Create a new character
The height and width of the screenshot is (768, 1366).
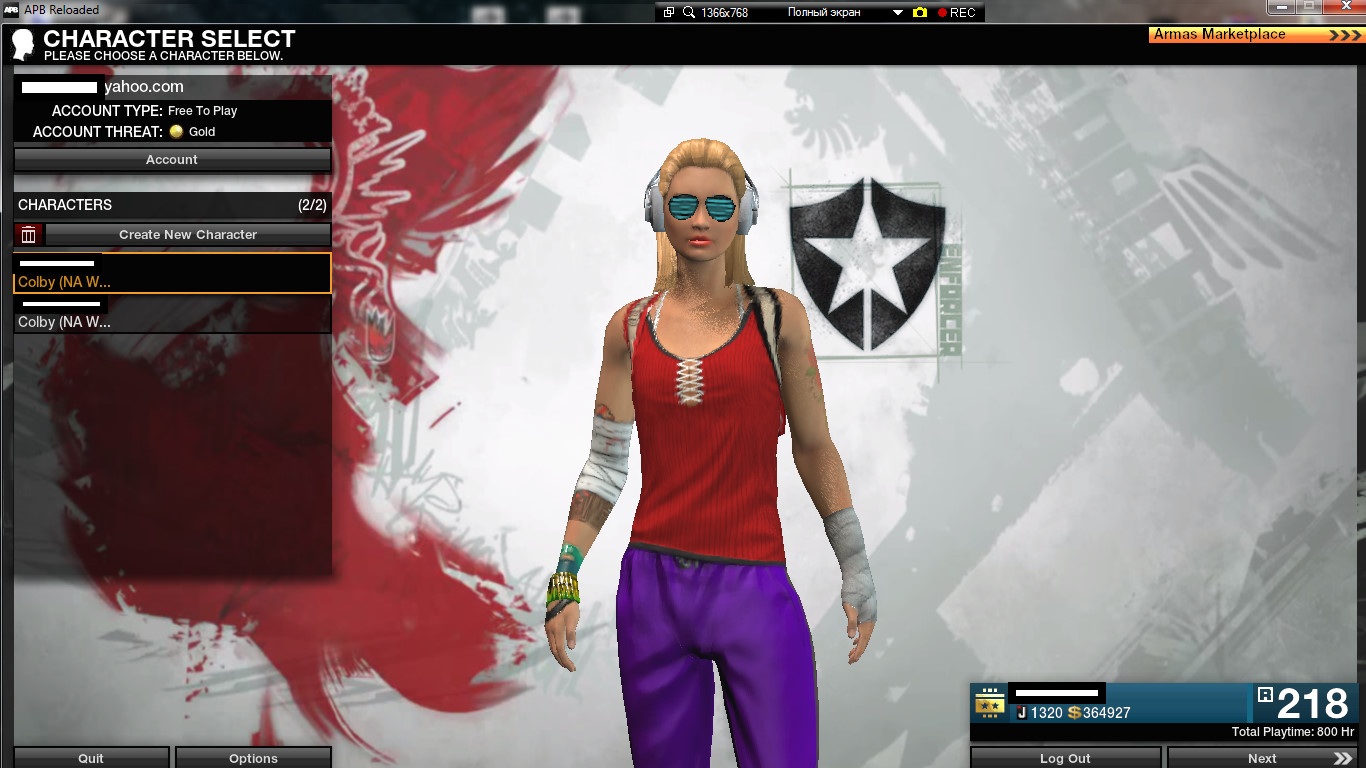(x=188, y=235)
